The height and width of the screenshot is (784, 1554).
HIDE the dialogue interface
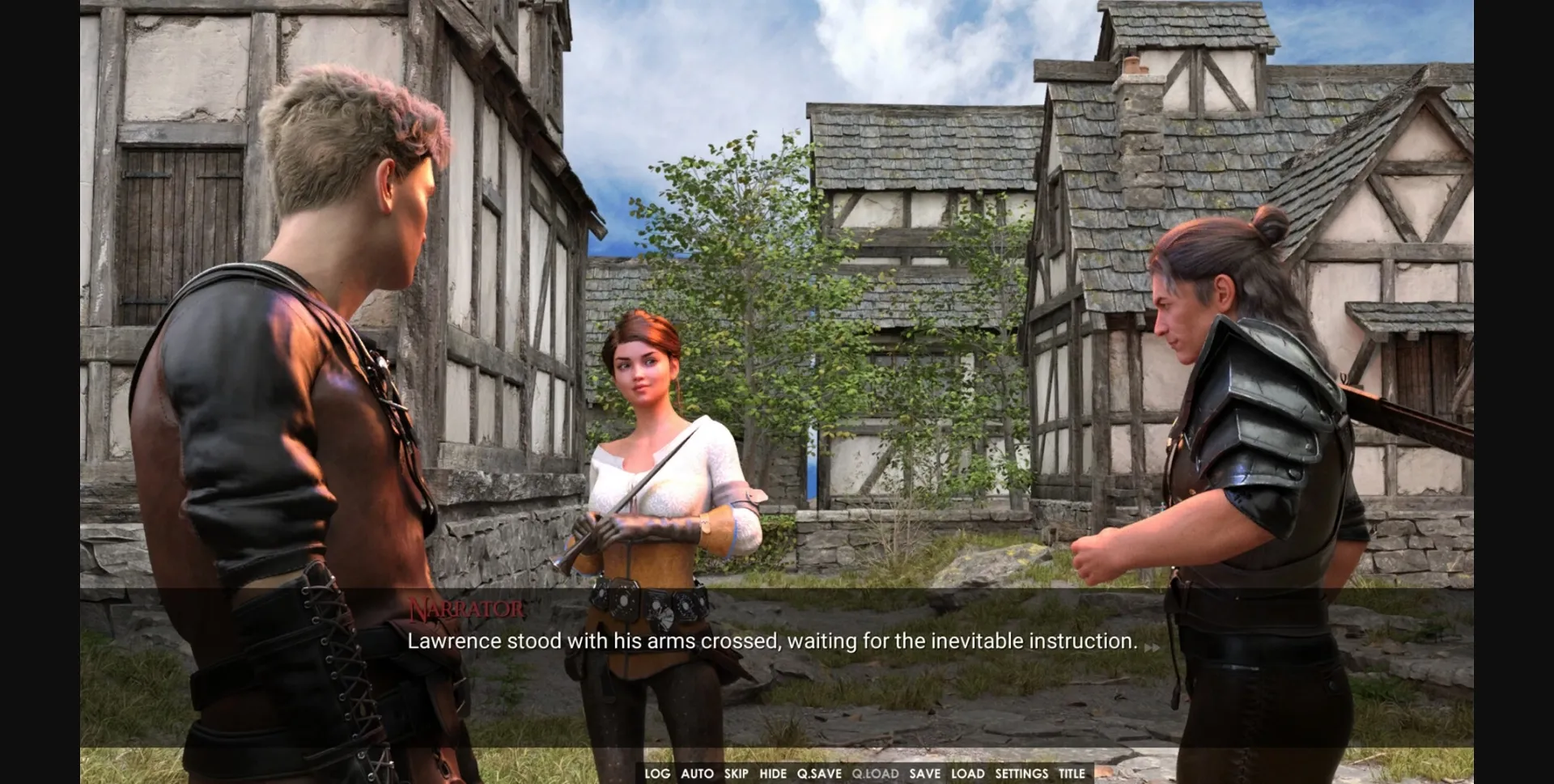click(x=775, y=773)
